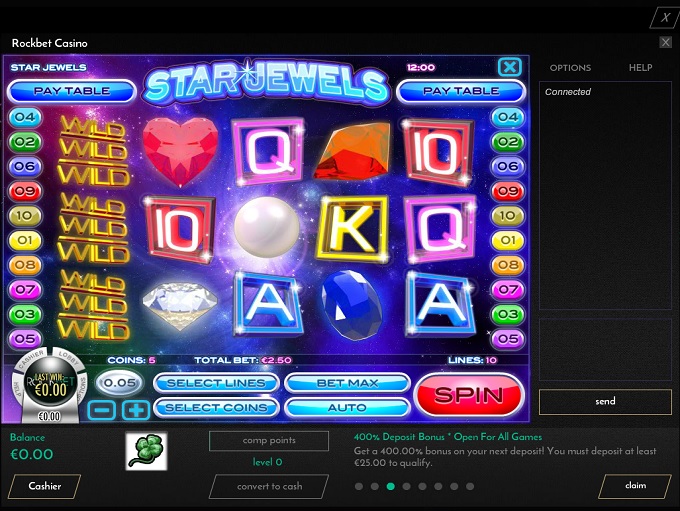
Task: Claim the 400% deposit bonus
Action: pos(635,486)
